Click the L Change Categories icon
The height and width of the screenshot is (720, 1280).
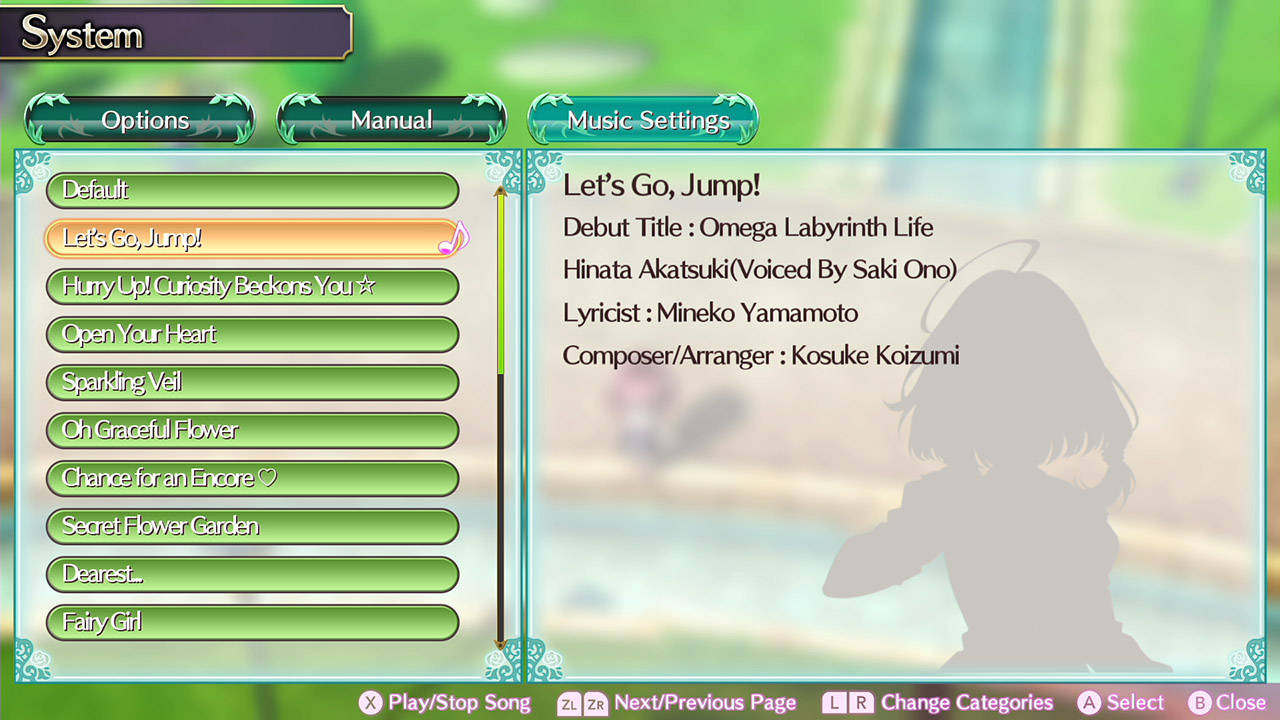836,702
